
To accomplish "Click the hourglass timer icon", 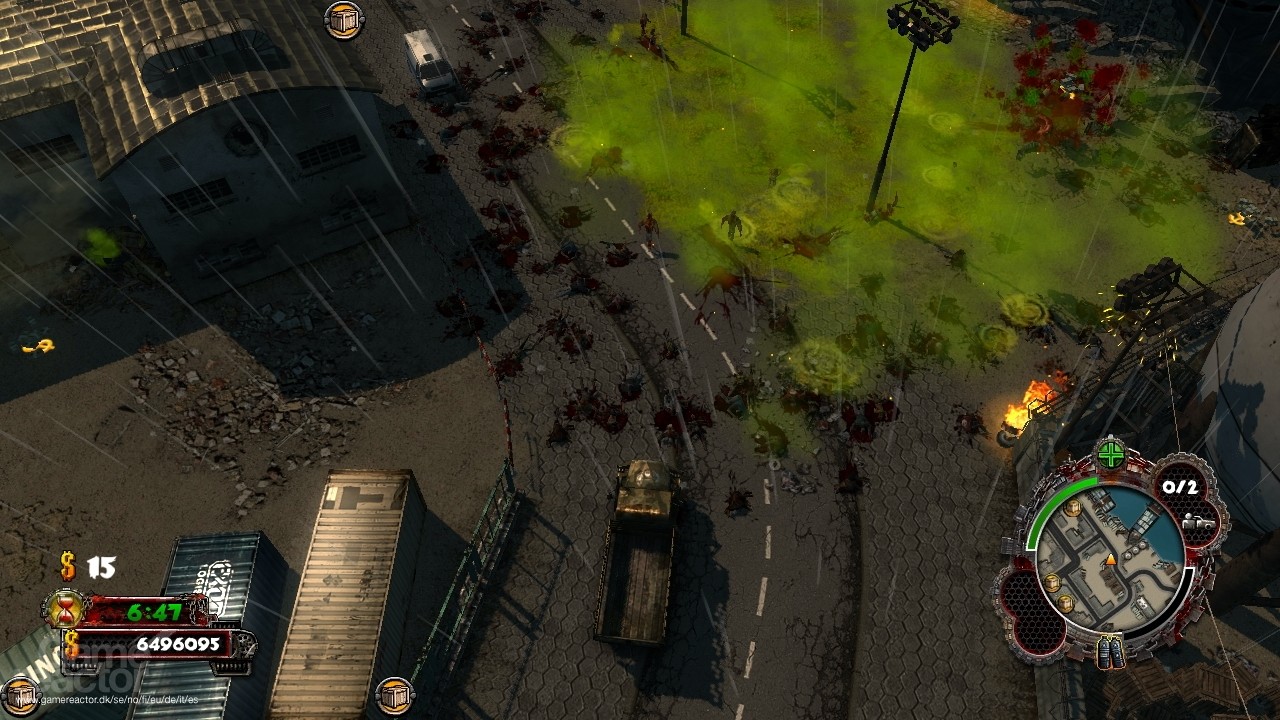I will click(x=64, y=609).
